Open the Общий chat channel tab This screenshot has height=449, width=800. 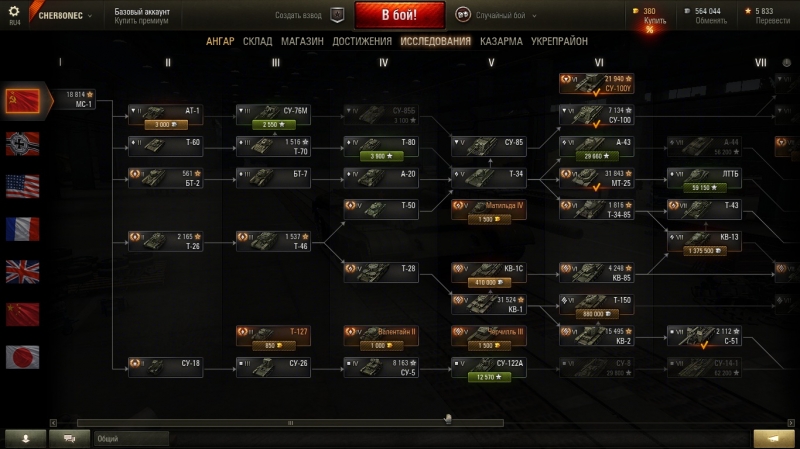click(x=131, y=438)
